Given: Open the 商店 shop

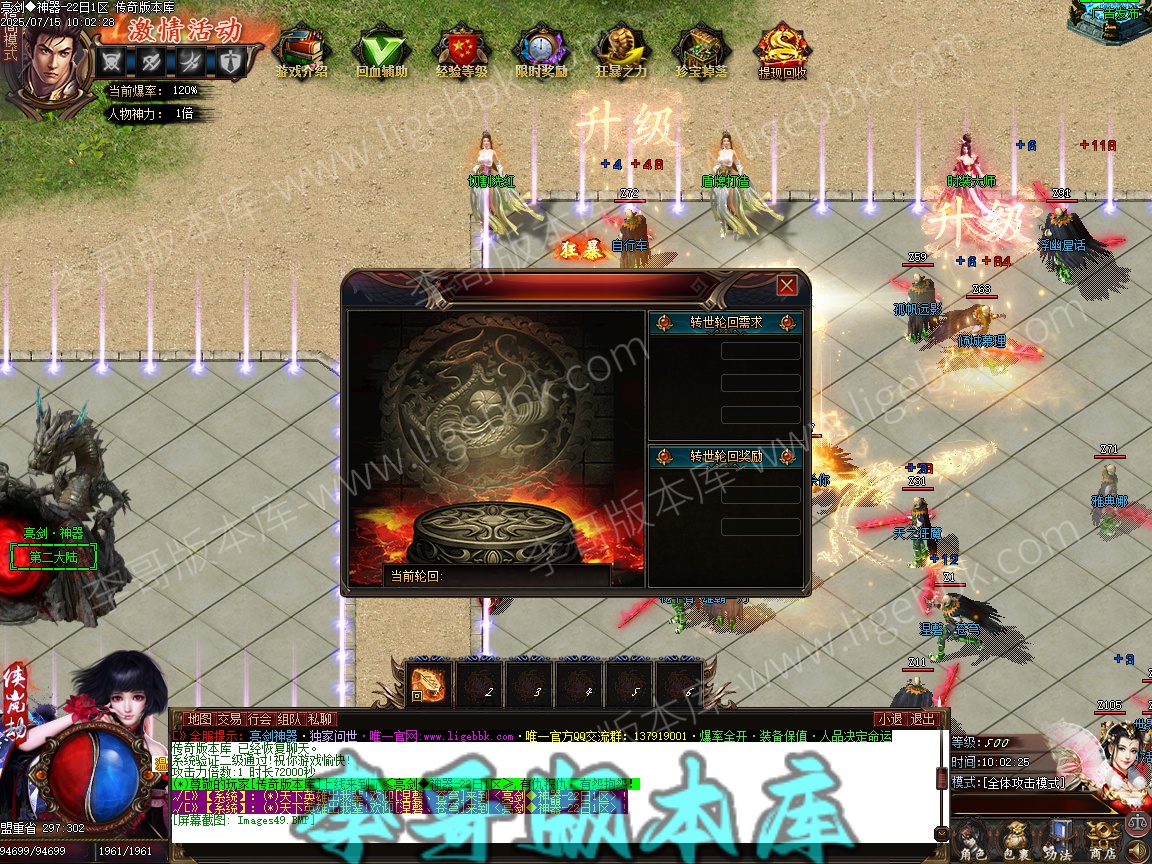Looking at the screenshot, I should (1101, 840).
